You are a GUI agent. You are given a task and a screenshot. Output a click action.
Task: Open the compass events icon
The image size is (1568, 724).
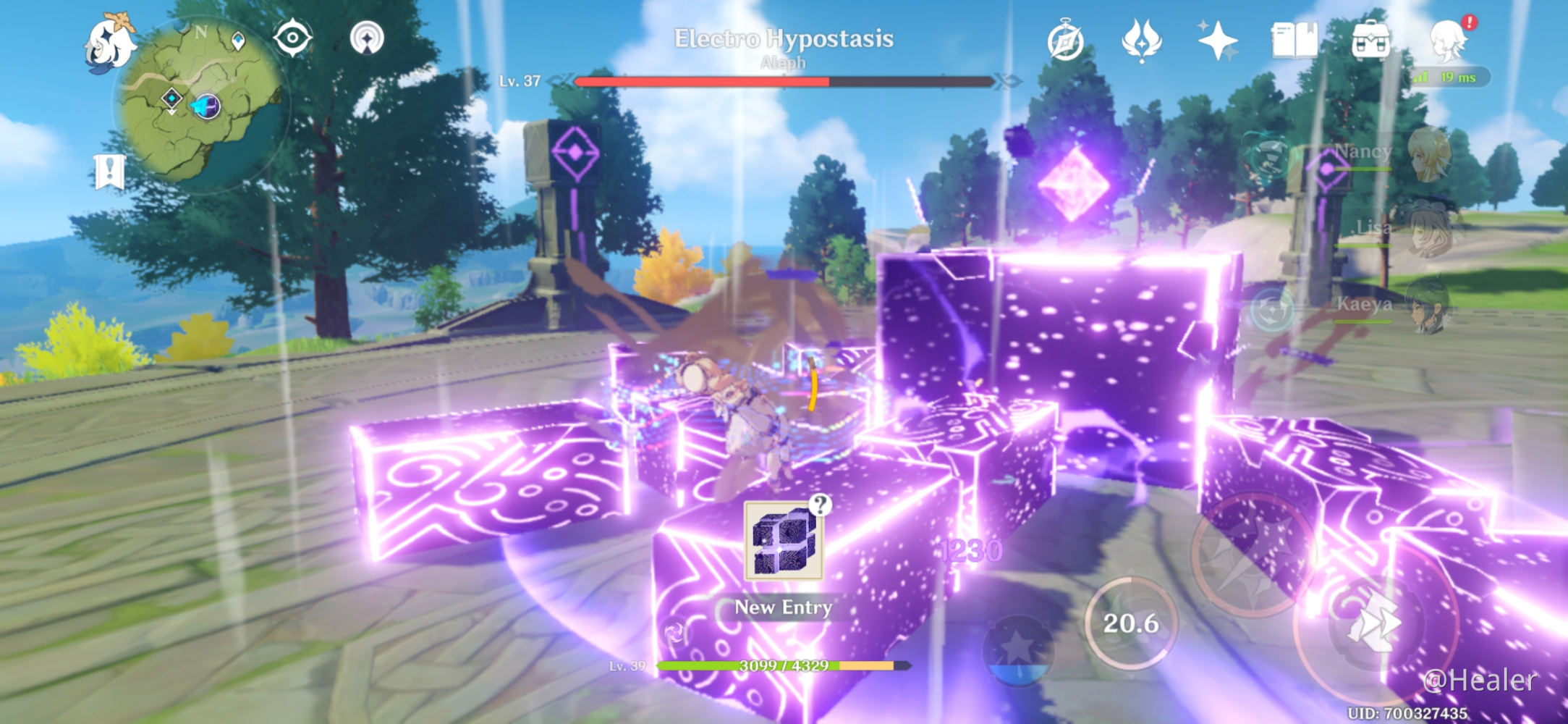(1065, 41)
